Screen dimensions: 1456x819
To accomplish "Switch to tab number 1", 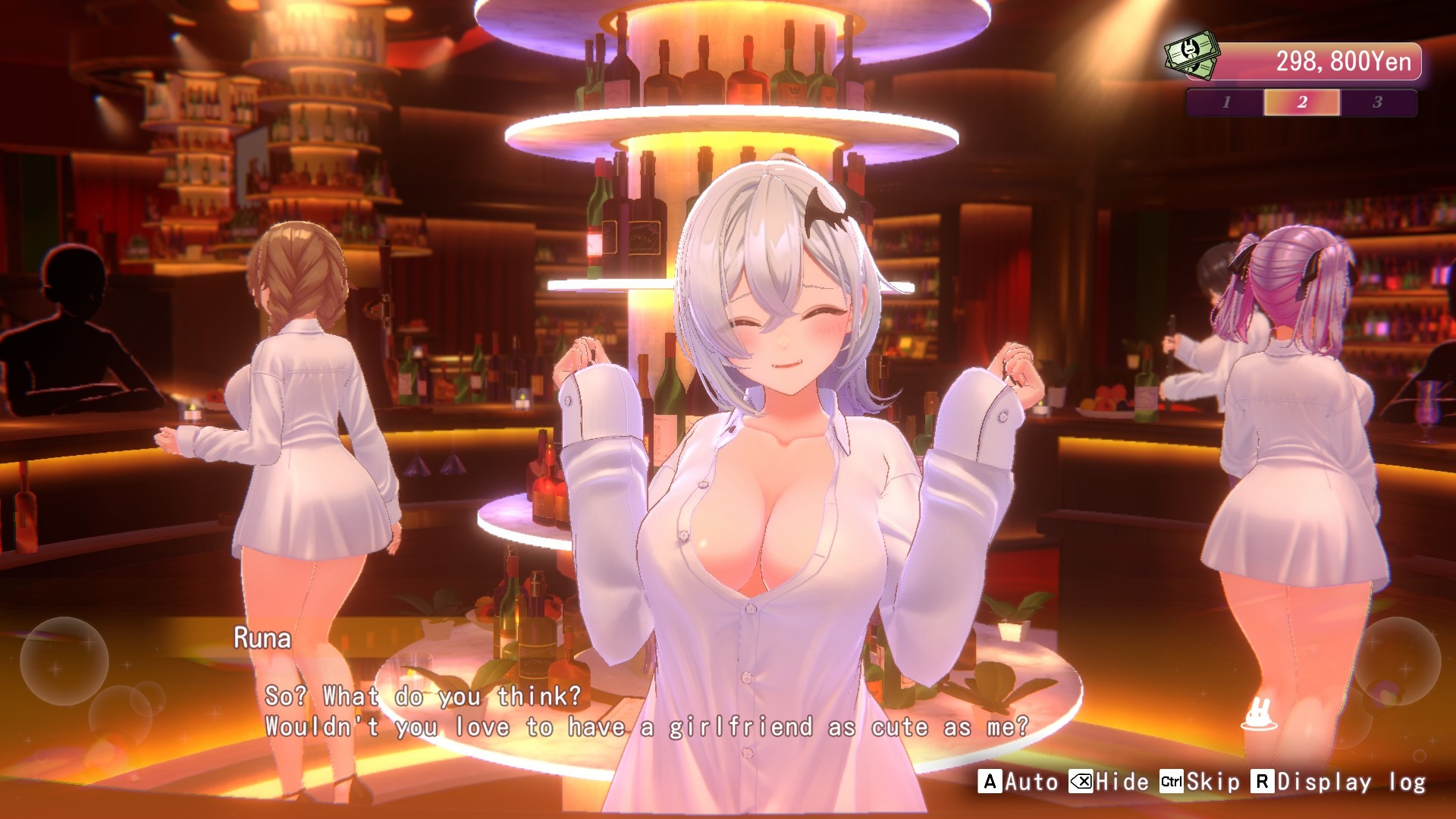I will coord(1225,102).
